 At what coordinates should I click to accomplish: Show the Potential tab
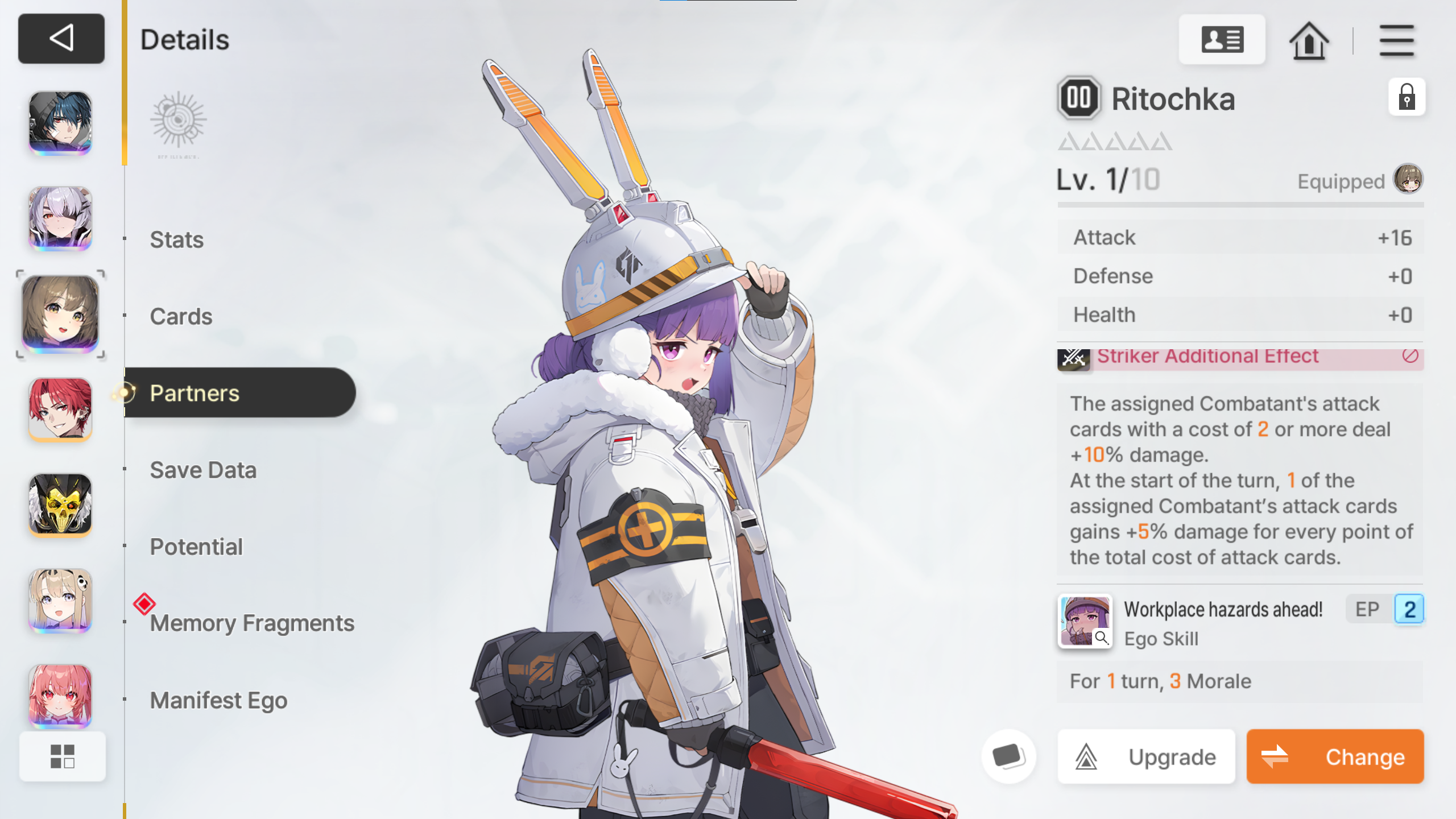[x=196, y=547]
